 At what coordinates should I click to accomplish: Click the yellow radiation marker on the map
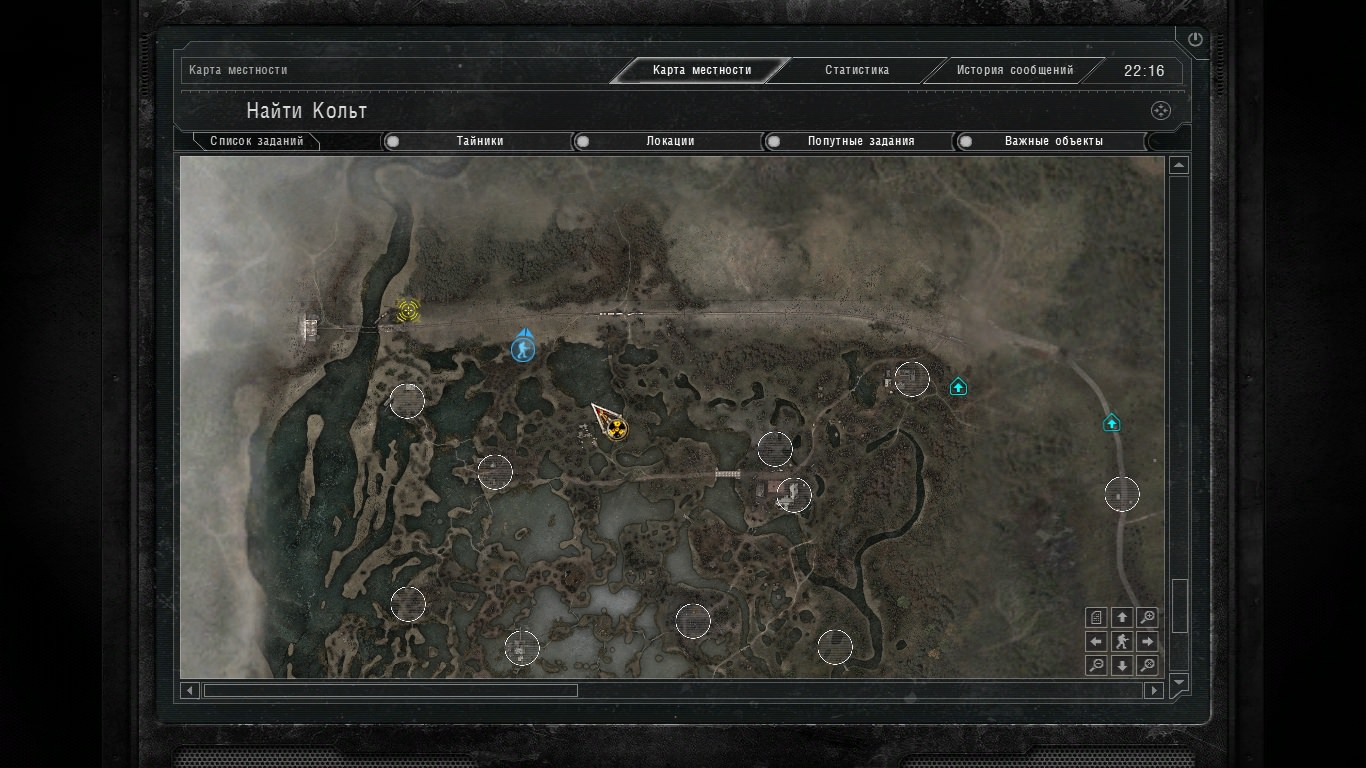[617, 430]
